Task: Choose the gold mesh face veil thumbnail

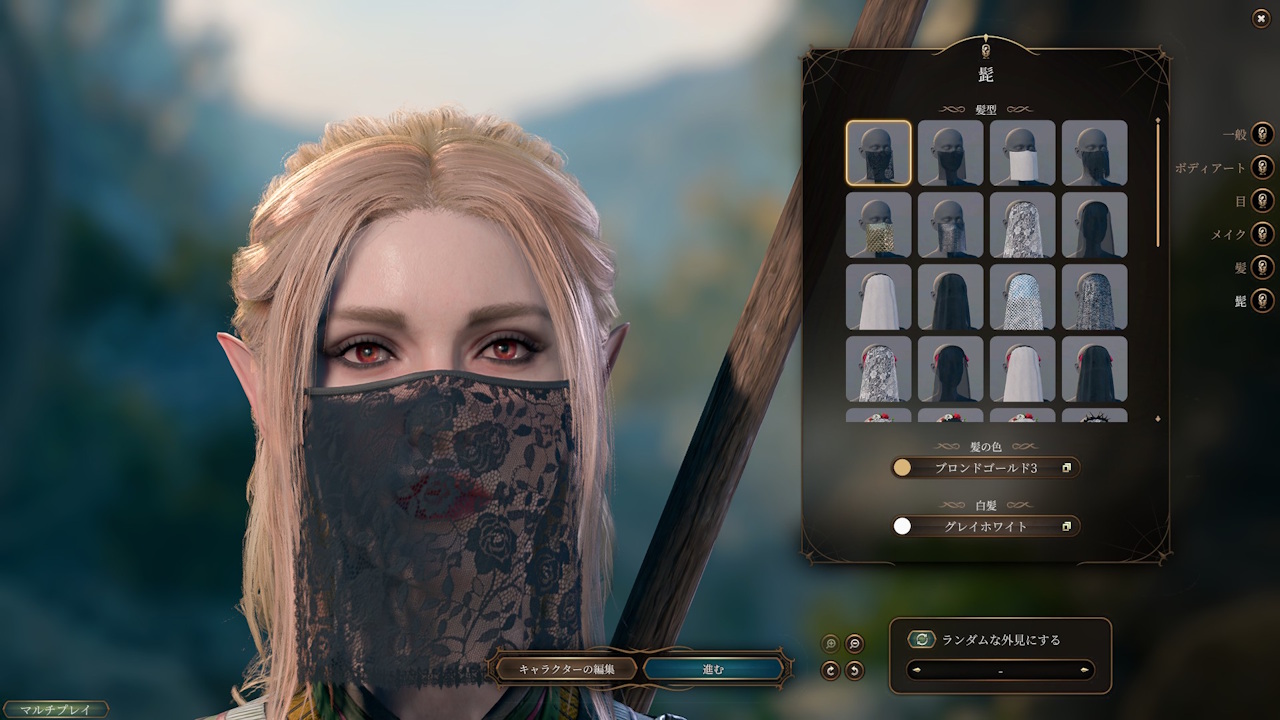Action: click(879, 225)
